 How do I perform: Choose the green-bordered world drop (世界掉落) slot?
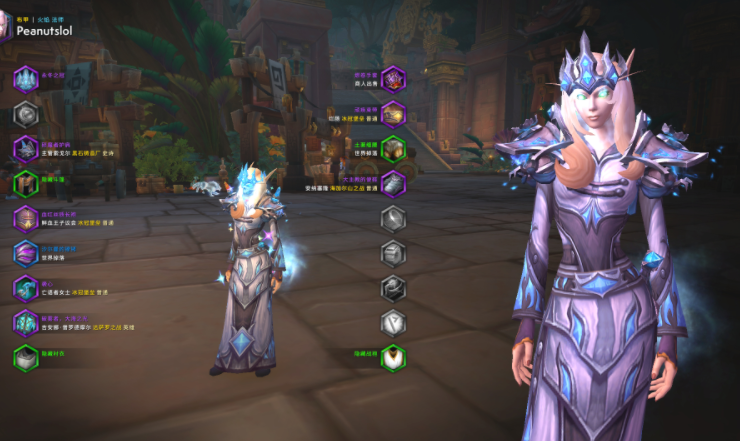(x=394, y=149)
